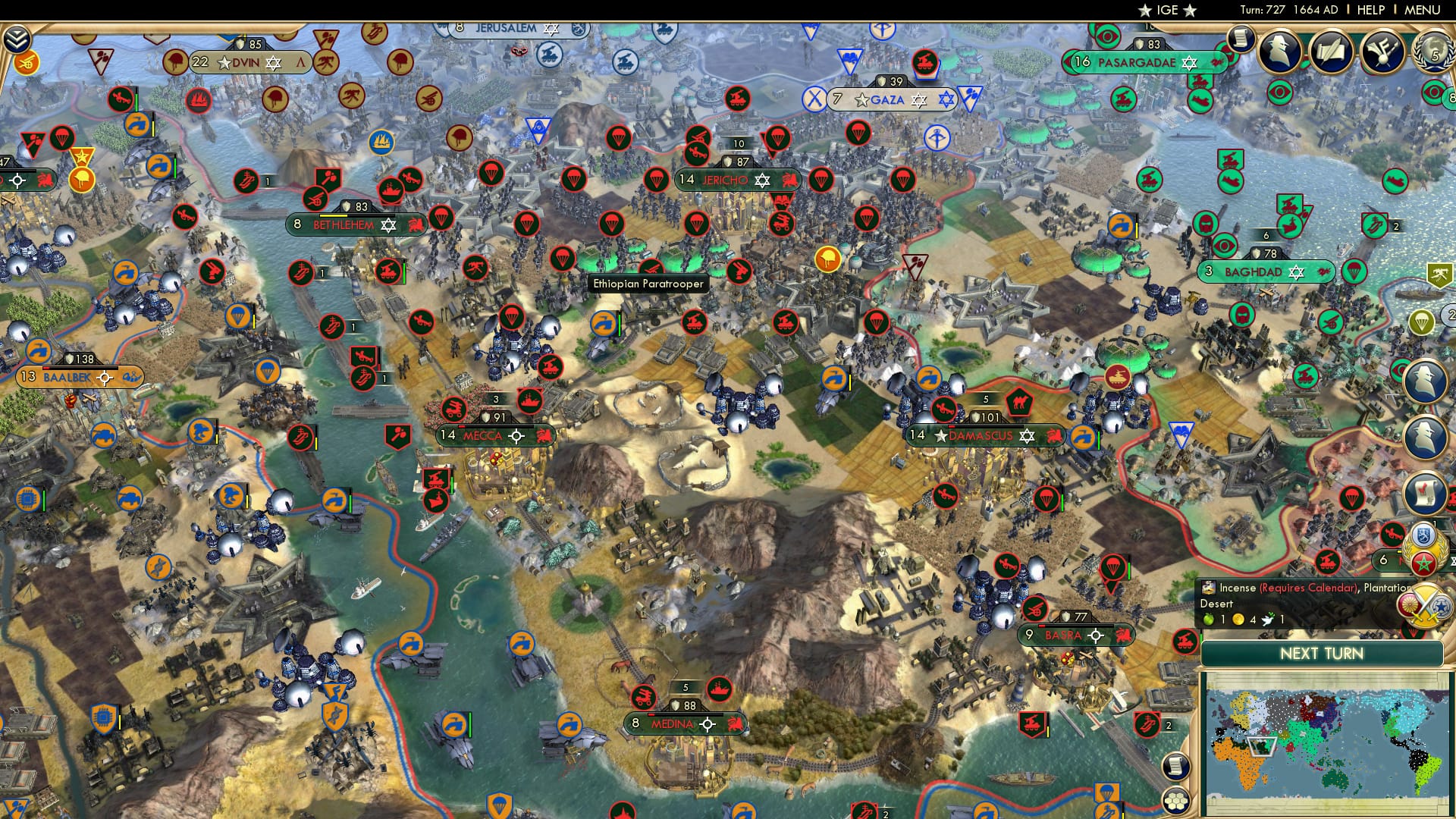Click the IGE star item in the top bar
This screenshot has height=819, width=1456.
(x=1169, y=11)
